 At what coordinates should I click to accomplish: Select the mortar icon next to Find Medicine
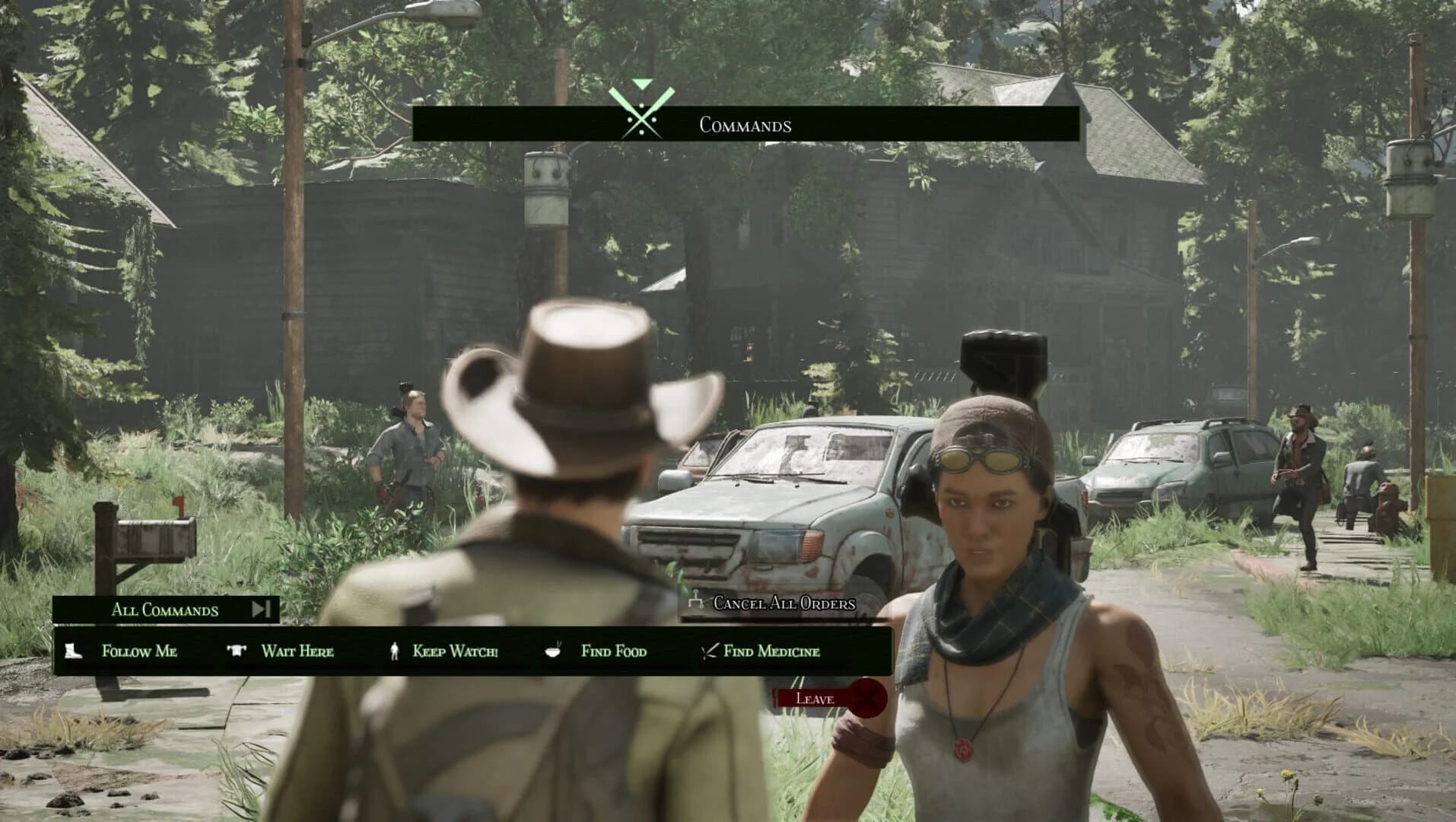click(707, 651)
